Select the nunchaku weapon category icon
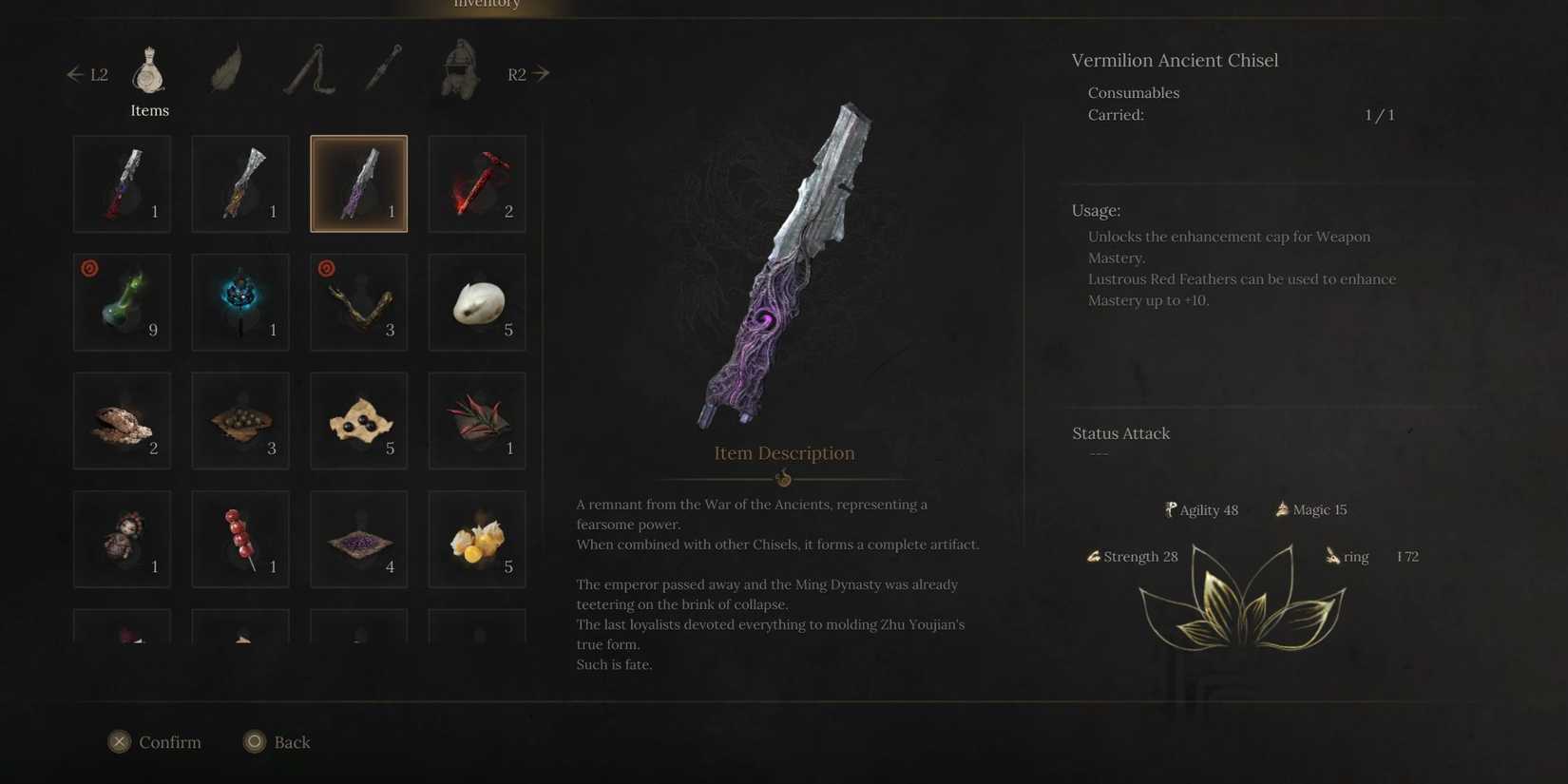 point(306,67)
